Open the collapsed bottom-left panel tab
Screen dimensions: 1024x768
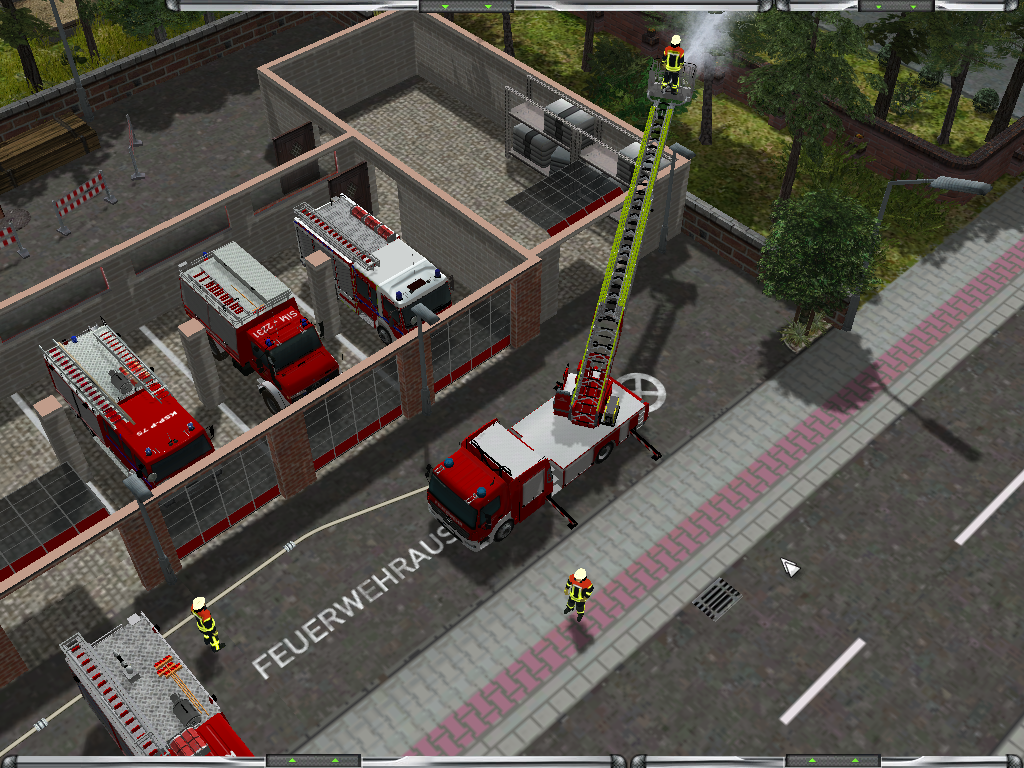coord(313,761)
